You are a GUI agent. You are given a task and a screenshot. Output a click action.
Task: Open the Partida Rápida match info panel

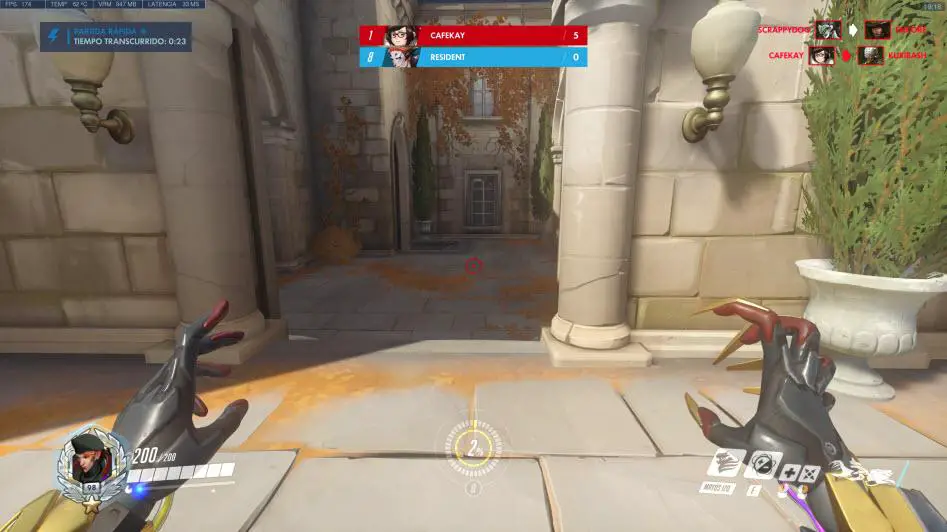(115, 37)
